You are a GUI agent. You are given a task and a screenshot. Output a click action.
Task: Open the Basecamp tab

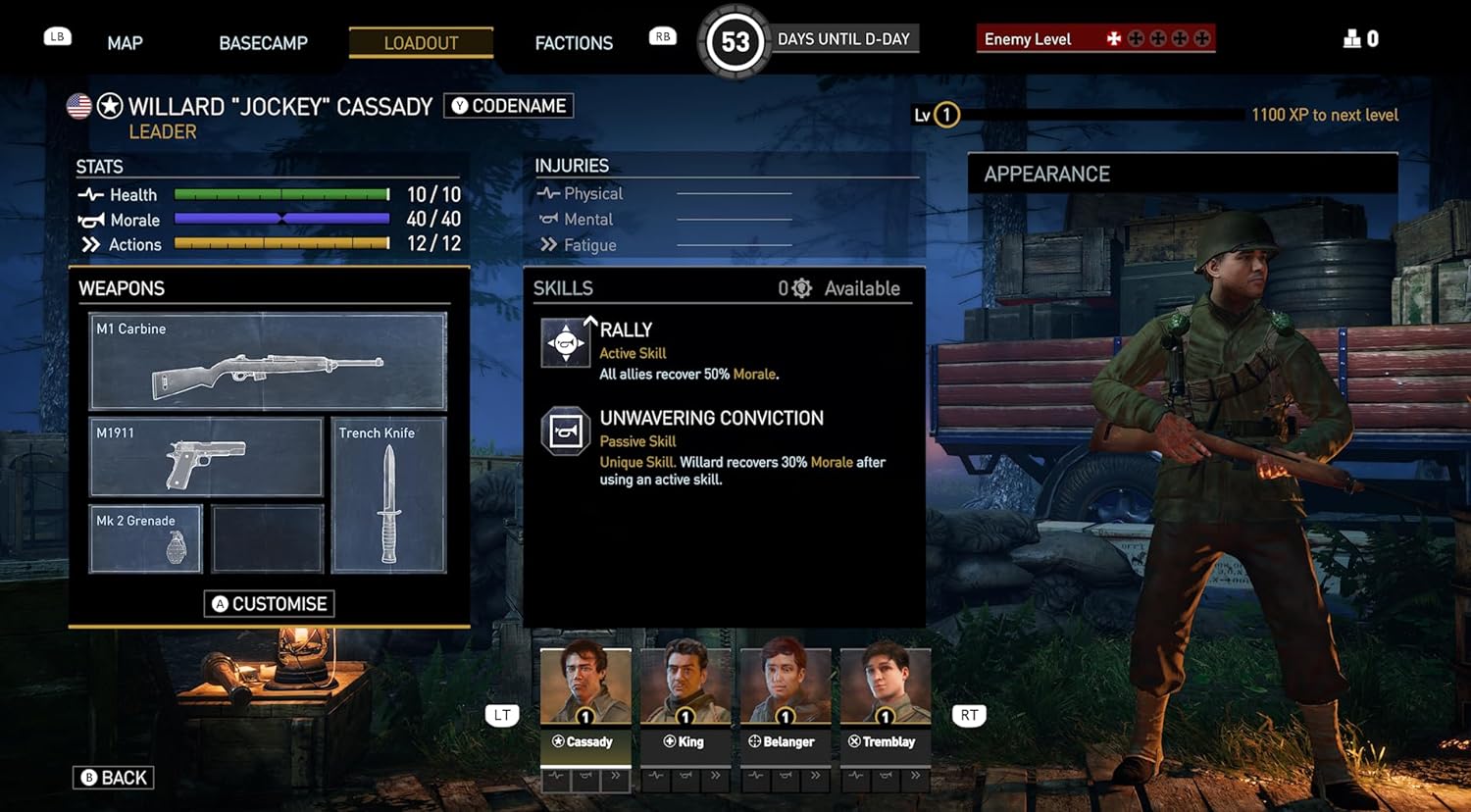[x=263, y=43]
